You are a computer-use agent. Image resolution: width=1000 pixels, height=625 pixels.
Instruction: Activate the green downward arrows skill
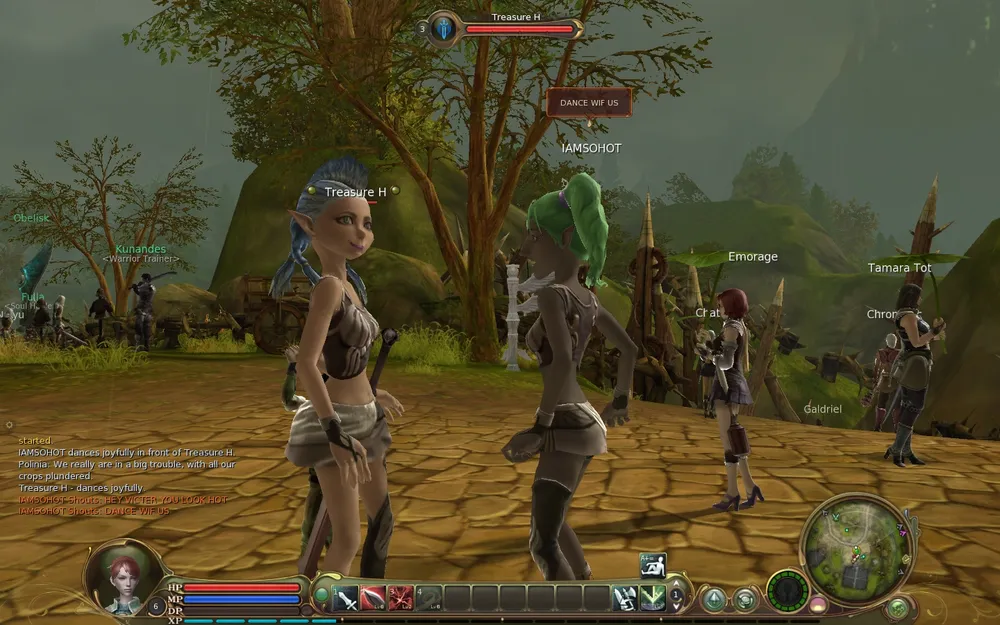pyautogui.click(x=653, y=598)
